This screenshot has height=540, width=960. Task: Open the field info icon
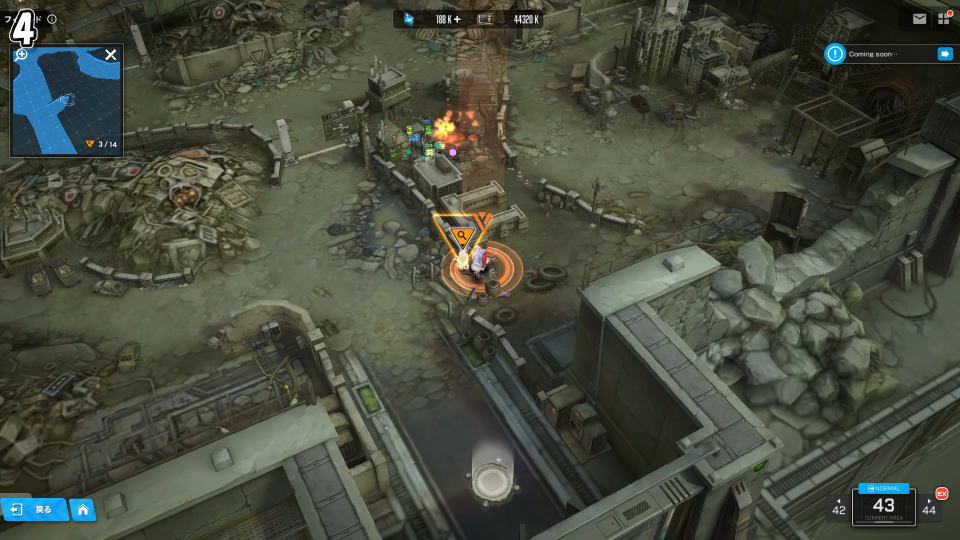52,19
